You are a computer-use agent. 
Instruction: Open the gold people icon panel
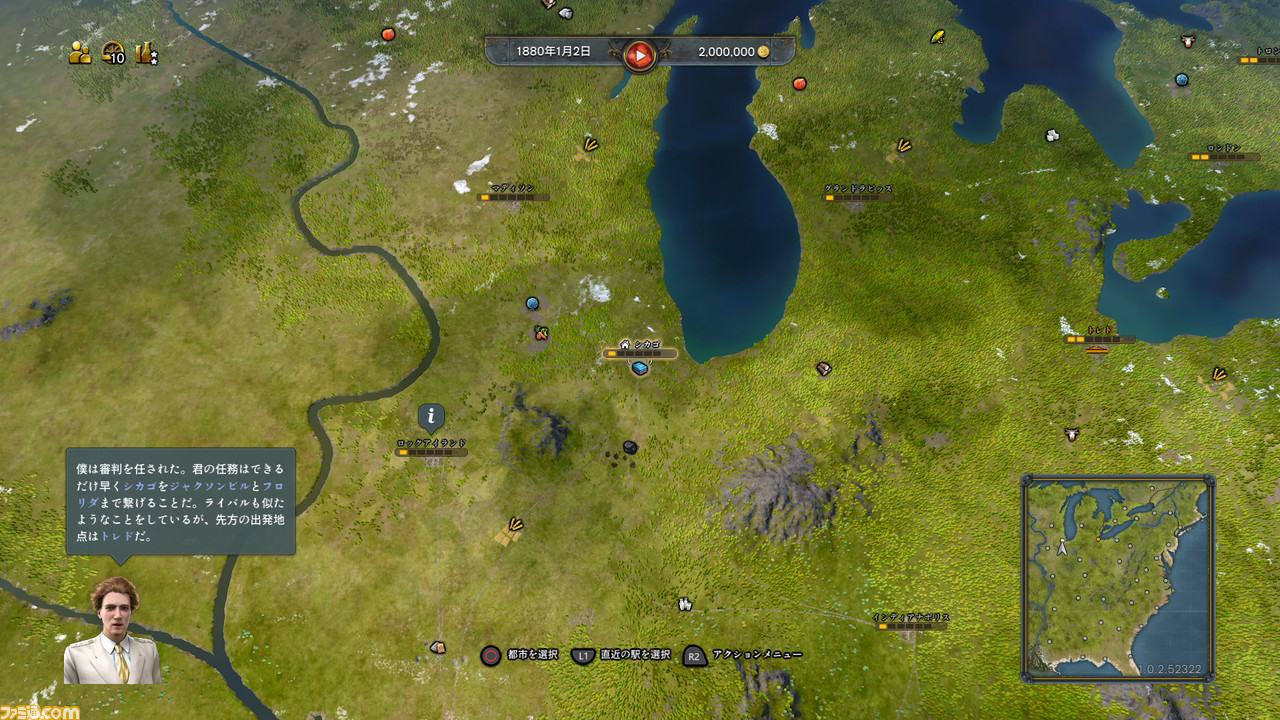point(80,54)
